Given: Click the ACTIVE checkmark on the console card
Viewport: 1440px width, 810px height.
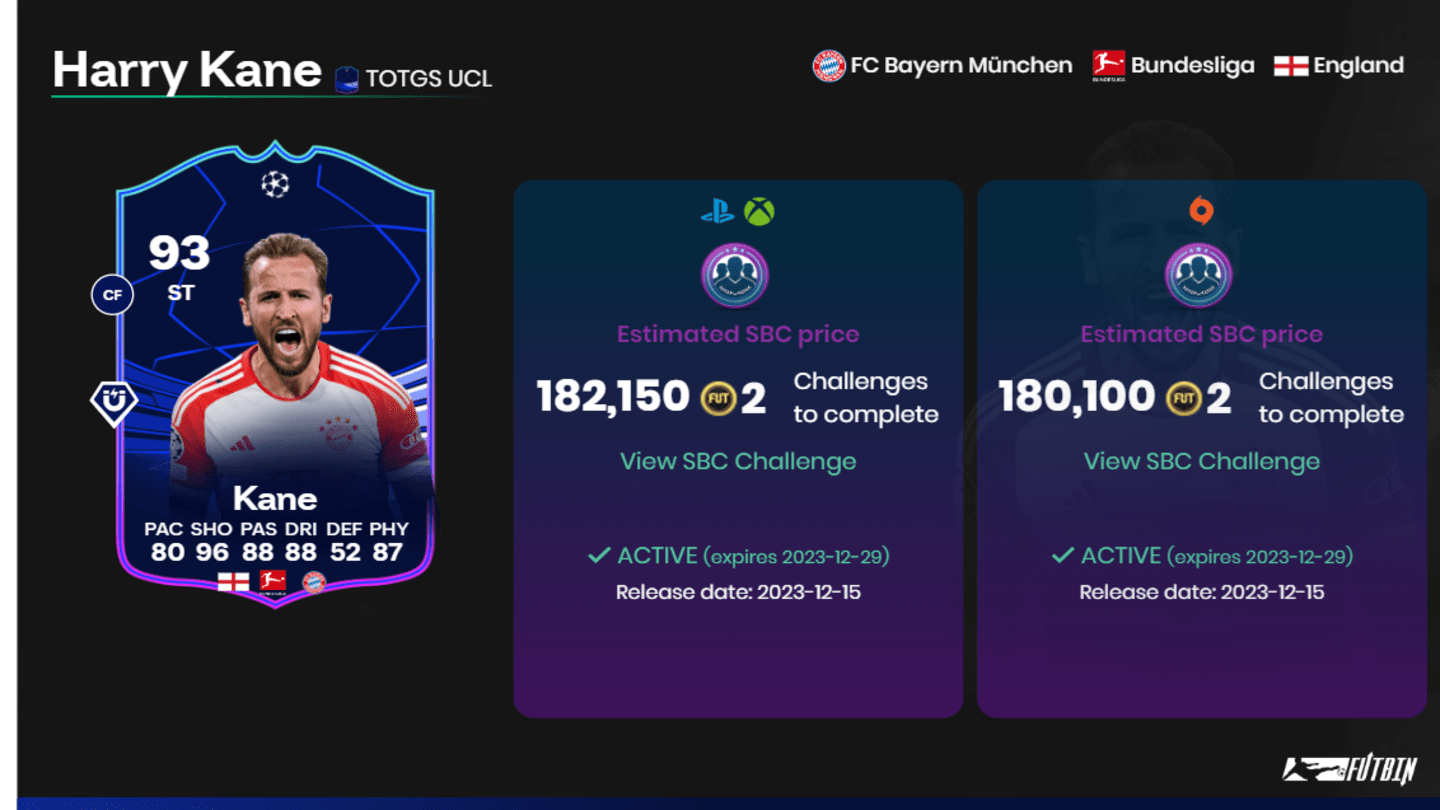Looking at the screenshot, I should pos(598,556).
